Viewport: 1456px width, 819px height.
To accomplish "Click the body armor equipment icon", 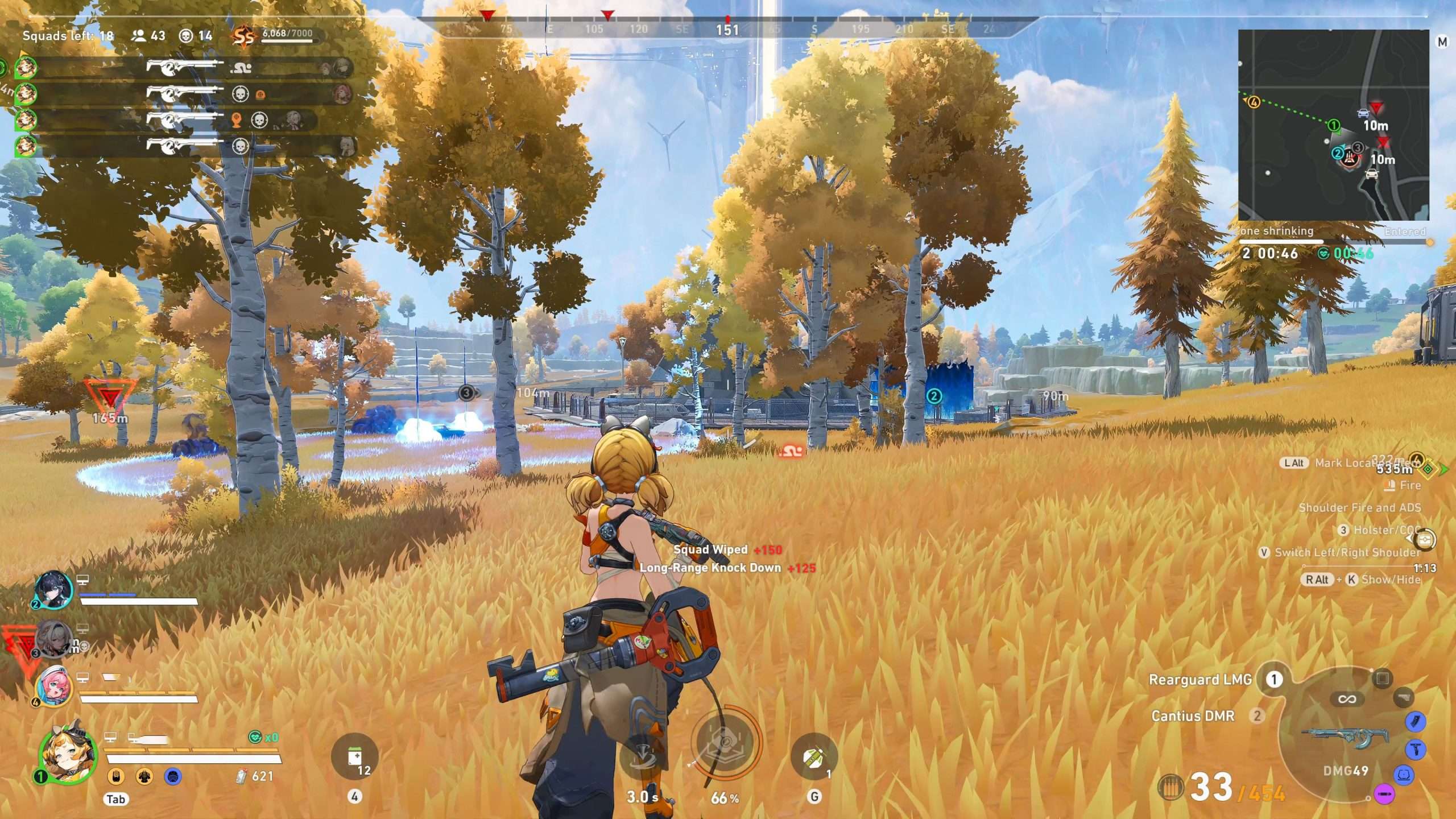I will click(x=144, y=776).
